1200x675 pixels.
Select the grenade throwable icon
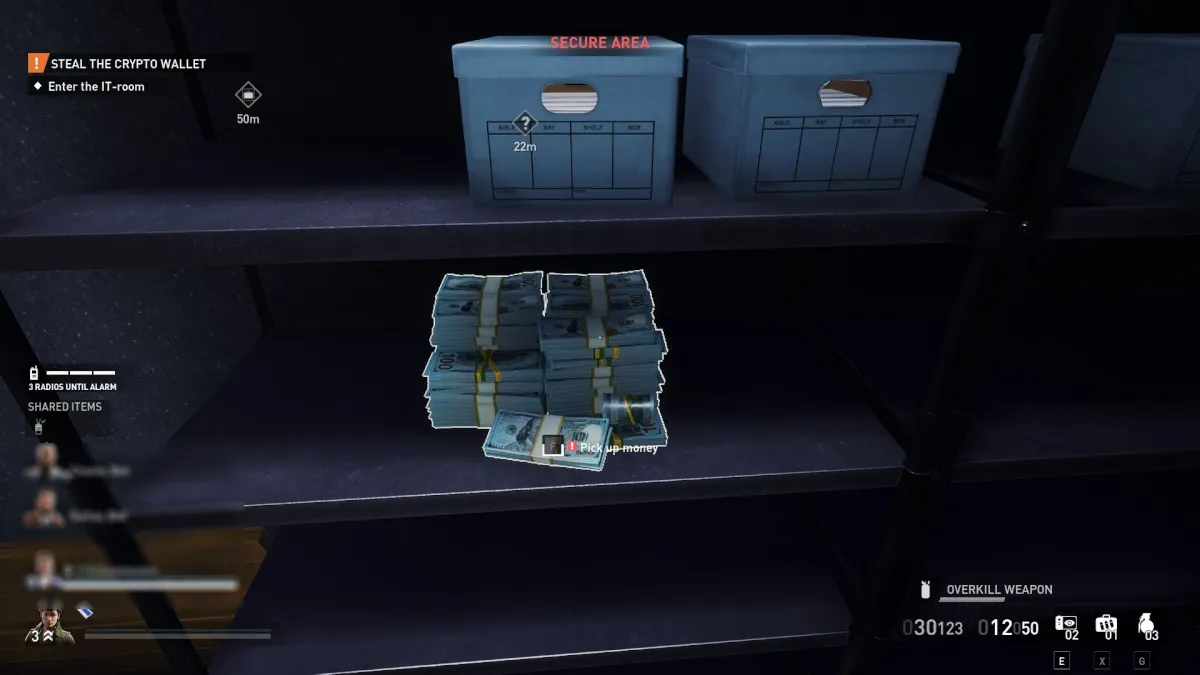(x=1146, y=625)
